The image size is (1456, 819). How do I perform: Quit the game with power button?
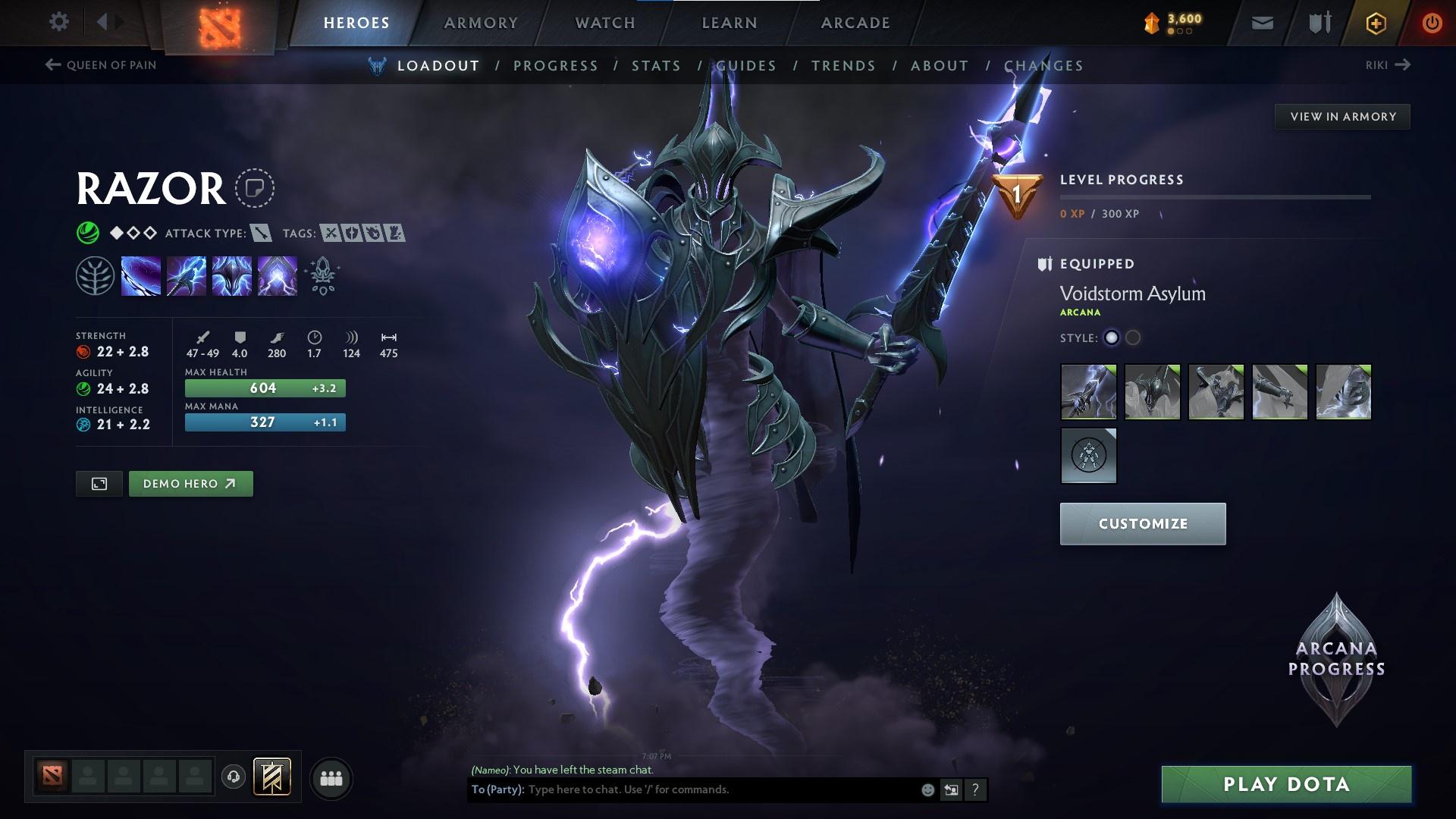(1432, 23)
